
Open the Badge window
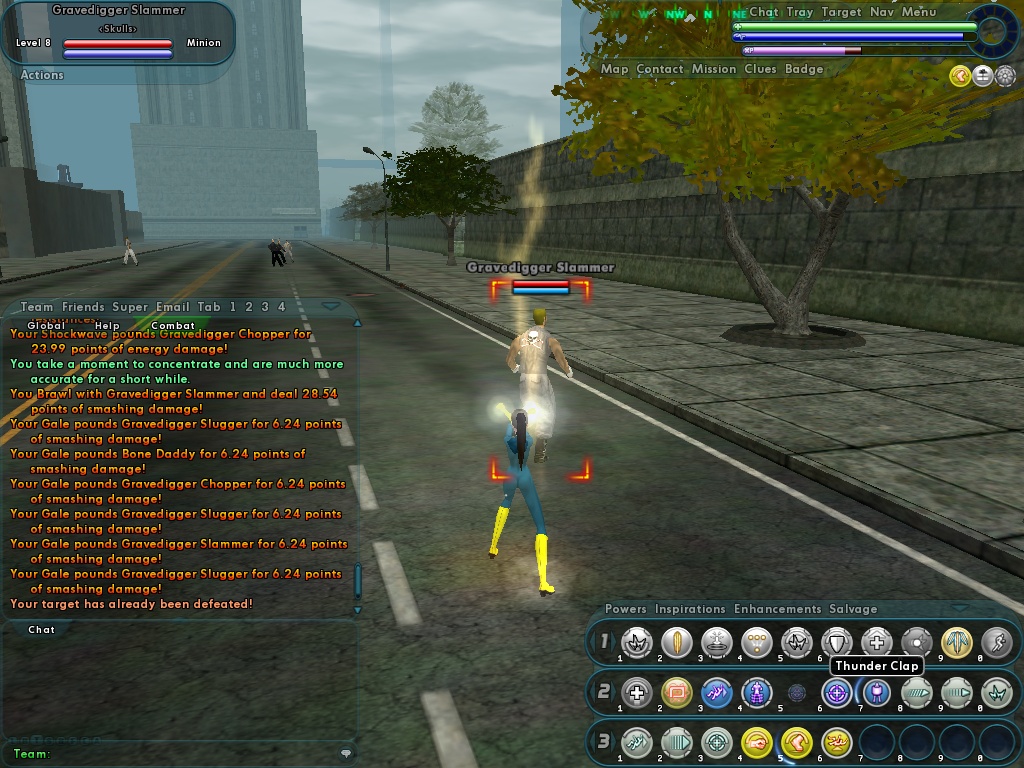[804, 69]
